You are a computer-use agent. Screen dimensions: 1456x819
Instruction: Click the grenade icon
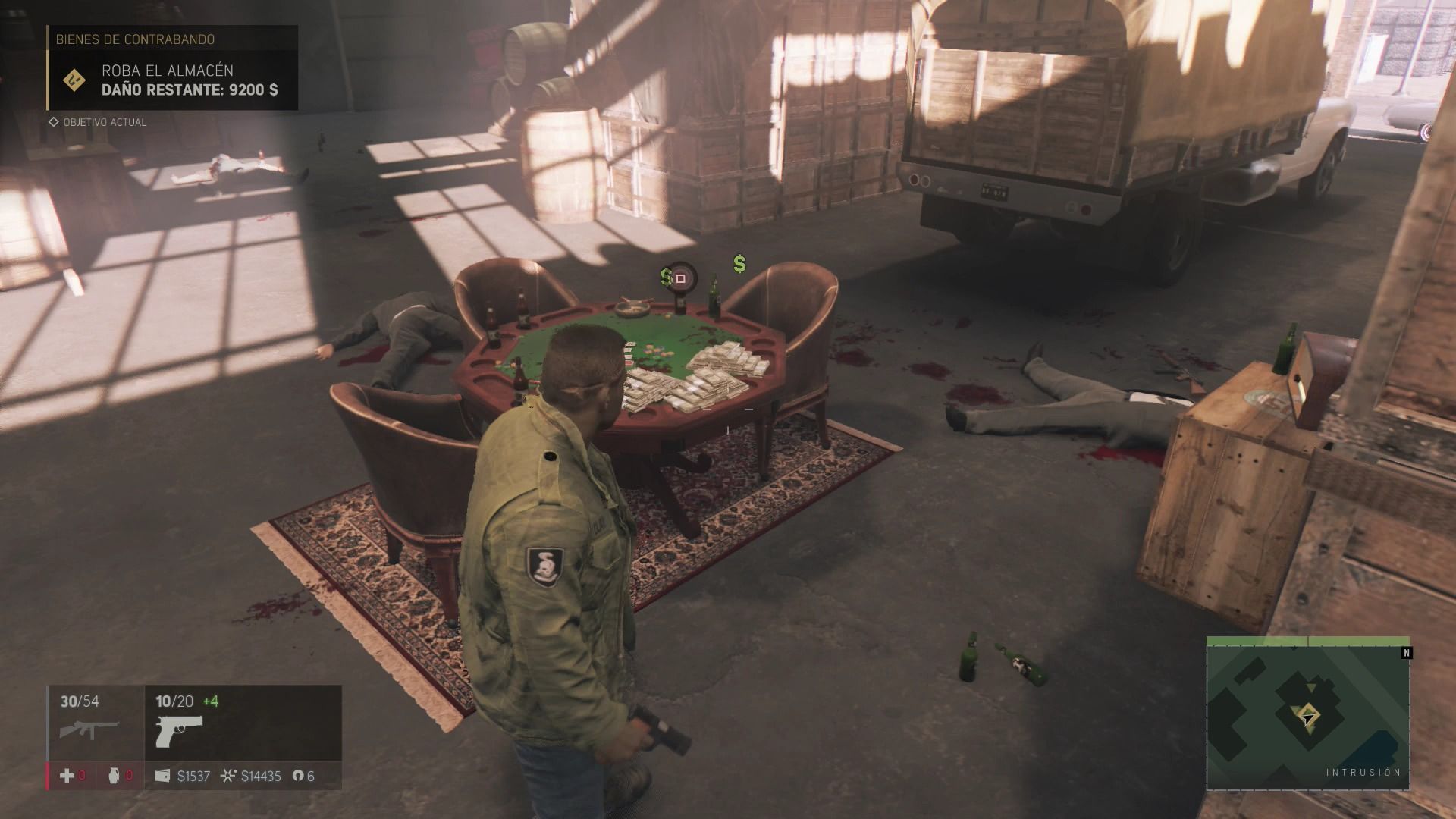coord(114,776)
